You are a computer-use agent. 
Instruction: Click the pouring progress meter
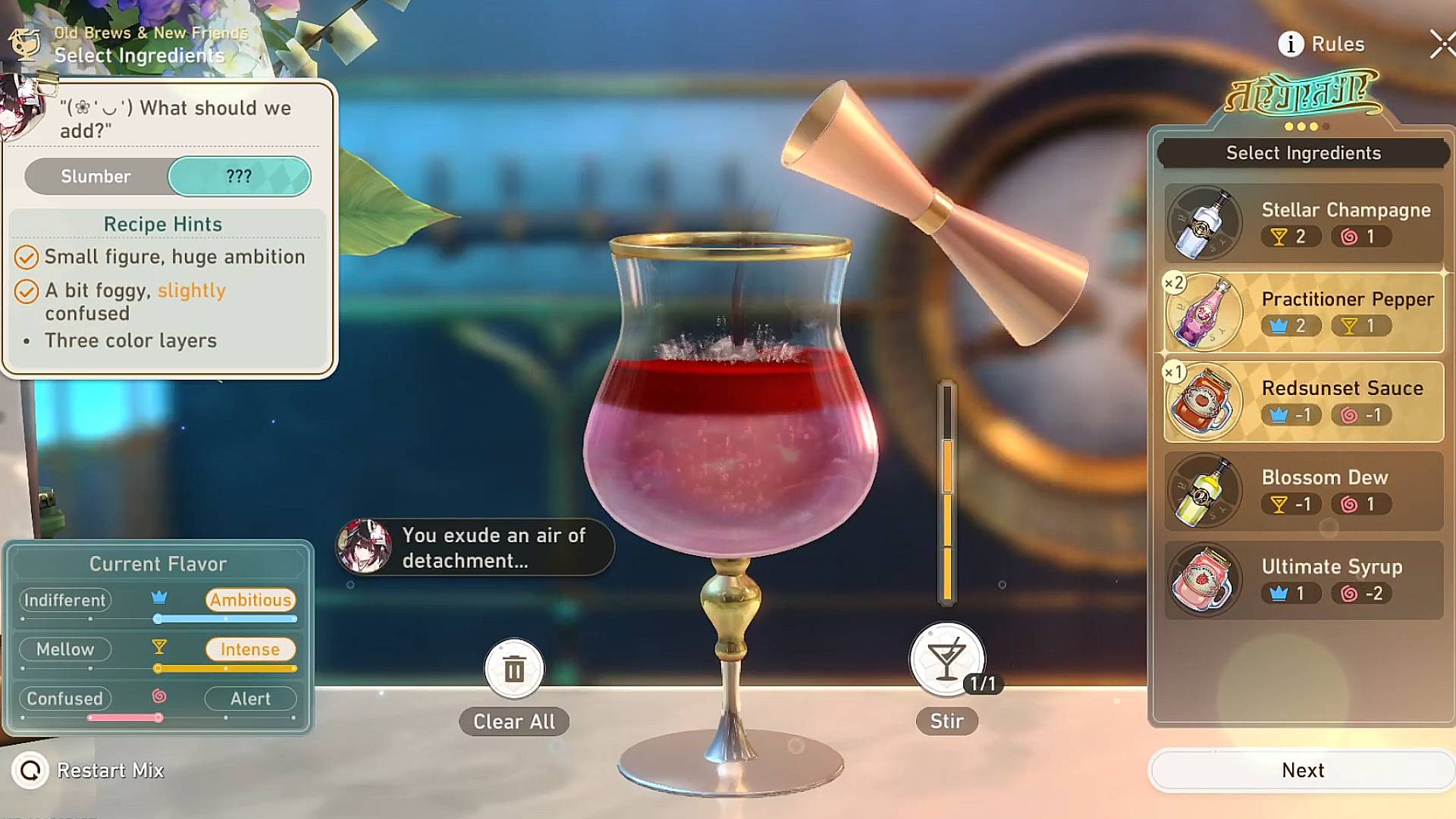pos(946,493)
